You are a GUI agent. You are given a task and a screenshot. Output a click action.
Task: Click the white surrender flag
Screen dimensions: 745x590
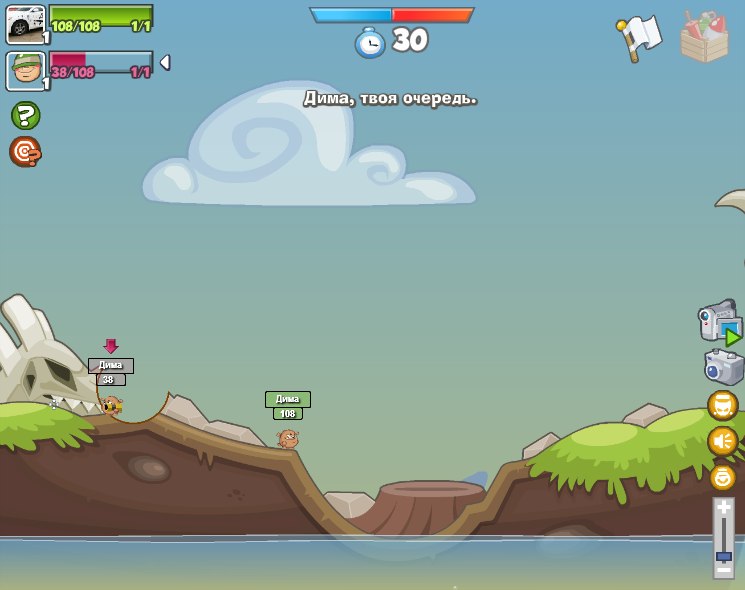coord(639,36)
